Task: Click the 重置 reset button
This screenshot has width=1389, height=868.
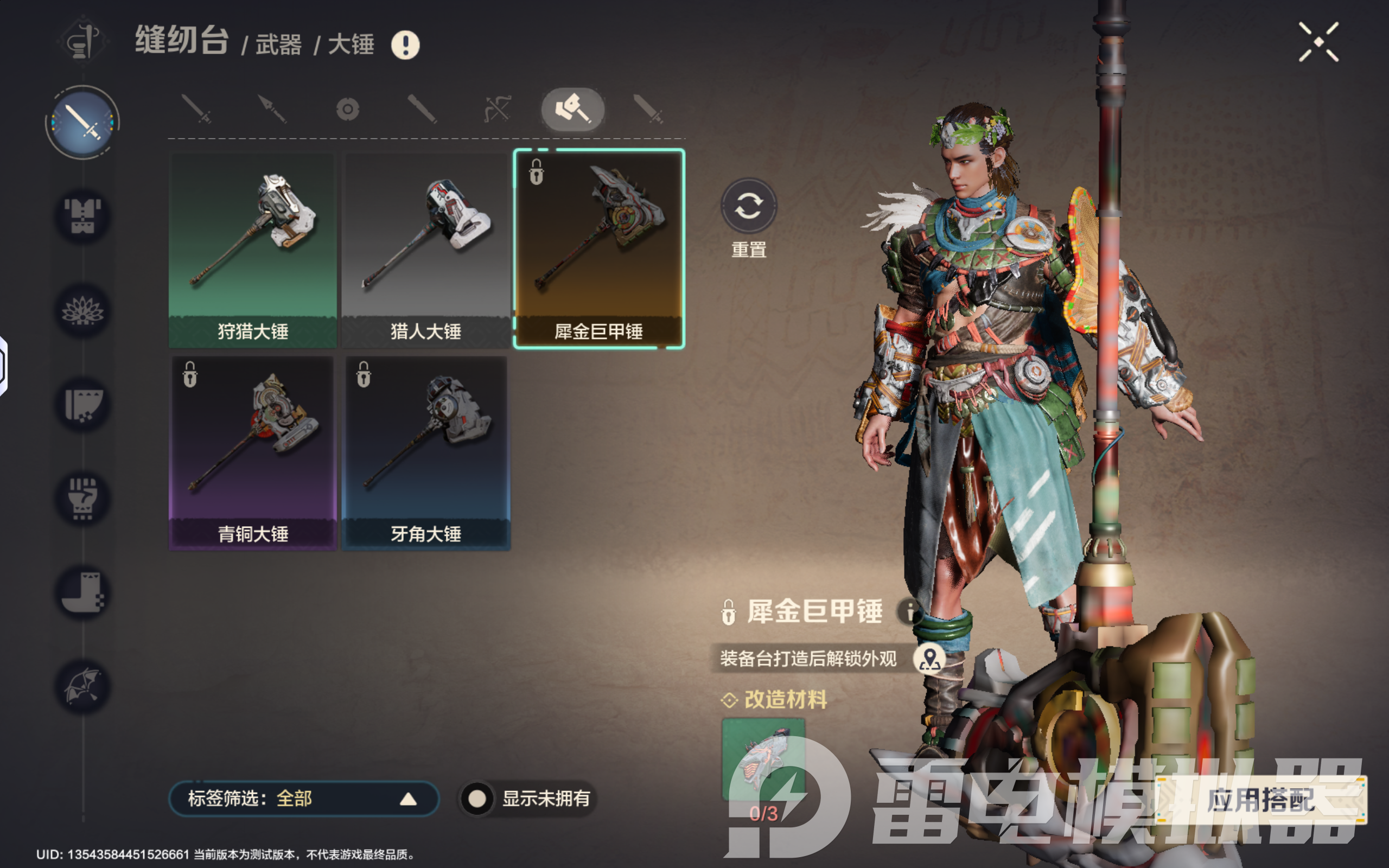Action: (x=748, y=207)
